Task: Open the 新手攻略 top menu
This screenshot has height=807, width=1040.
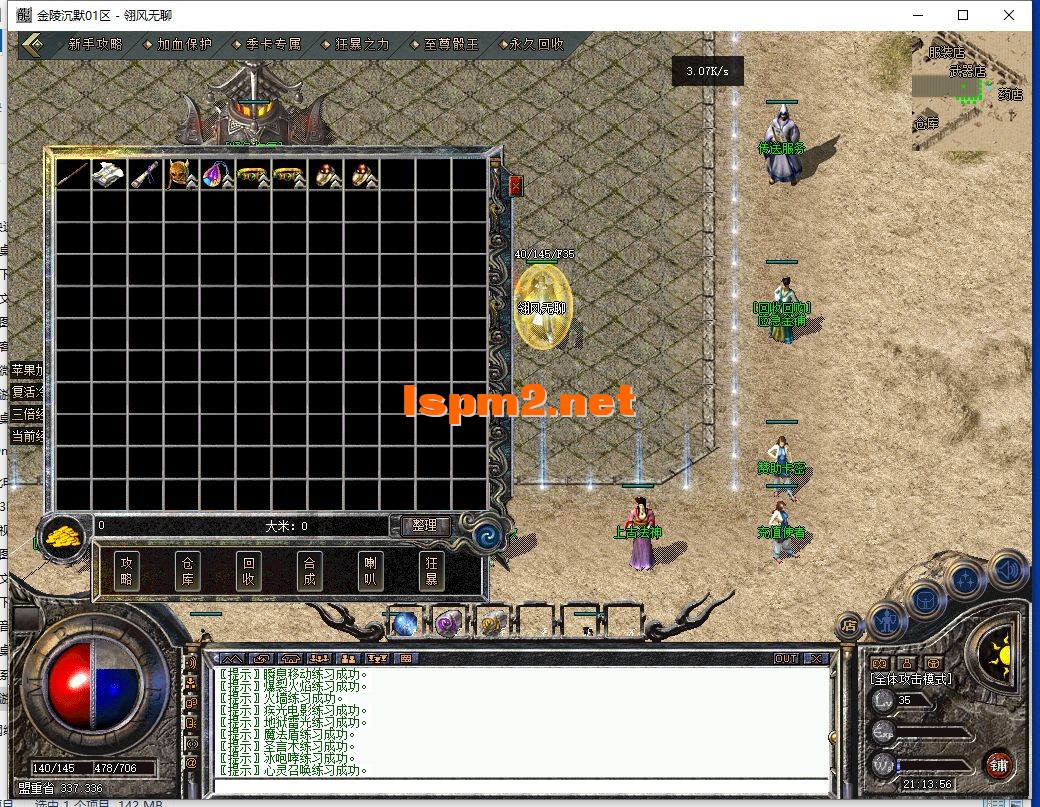Action: (95, 45)
